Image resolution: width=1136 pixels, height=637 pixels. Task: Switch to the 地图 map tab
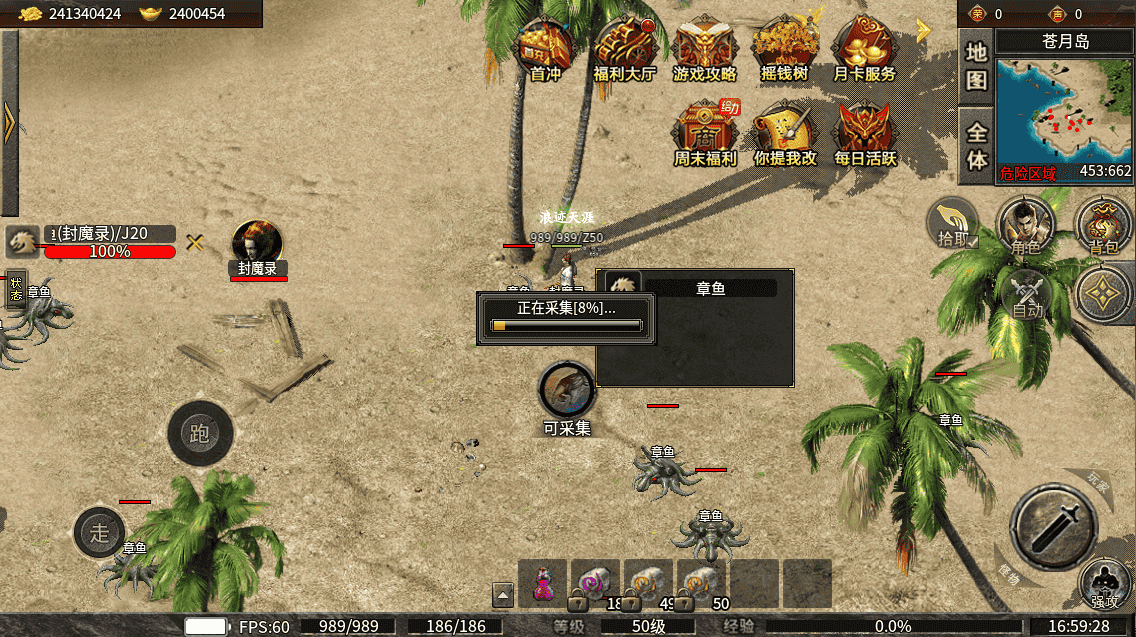coord(976,66)
